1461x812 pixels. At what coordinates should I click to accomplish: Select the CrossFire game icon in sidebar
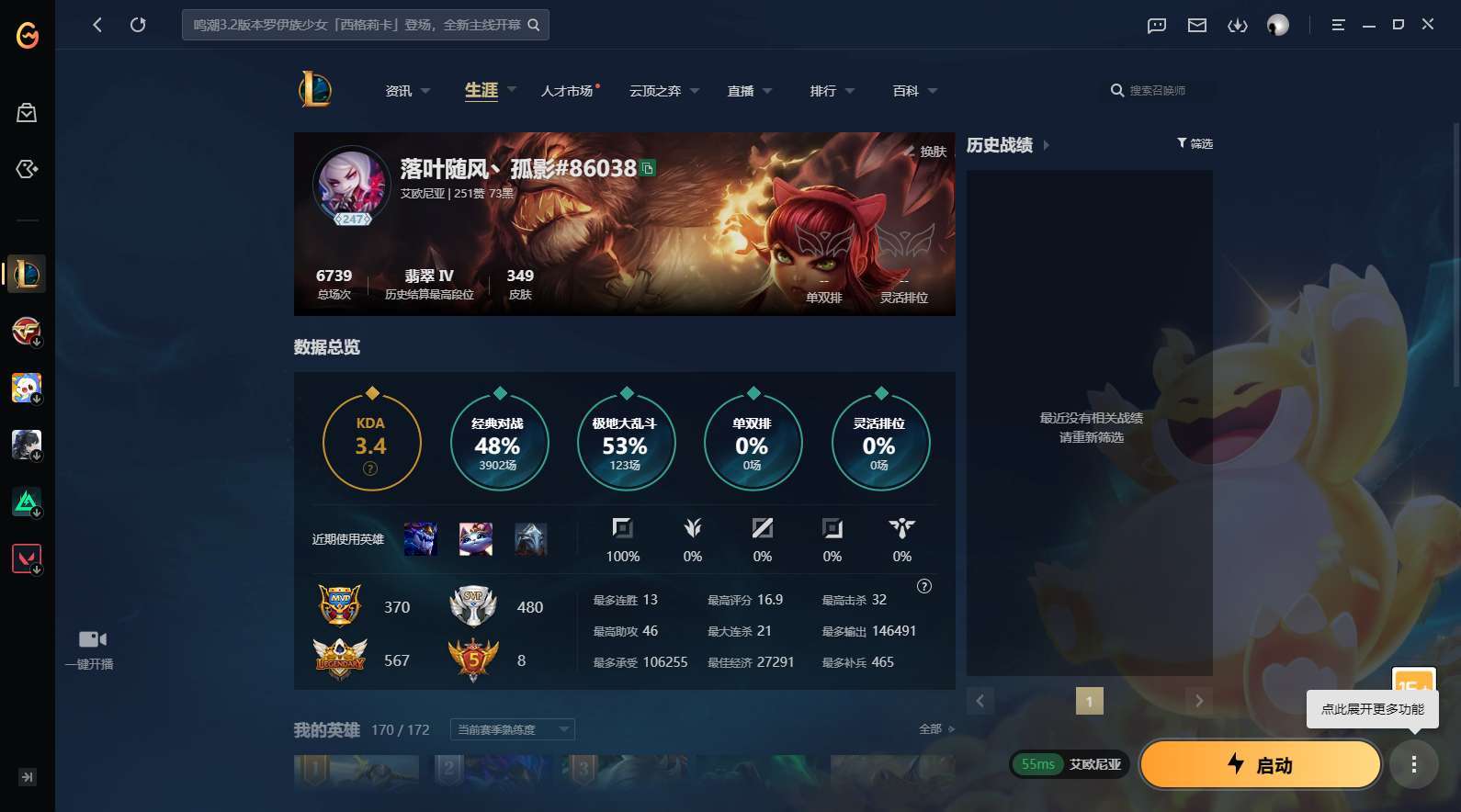click(x=26, y=331)
